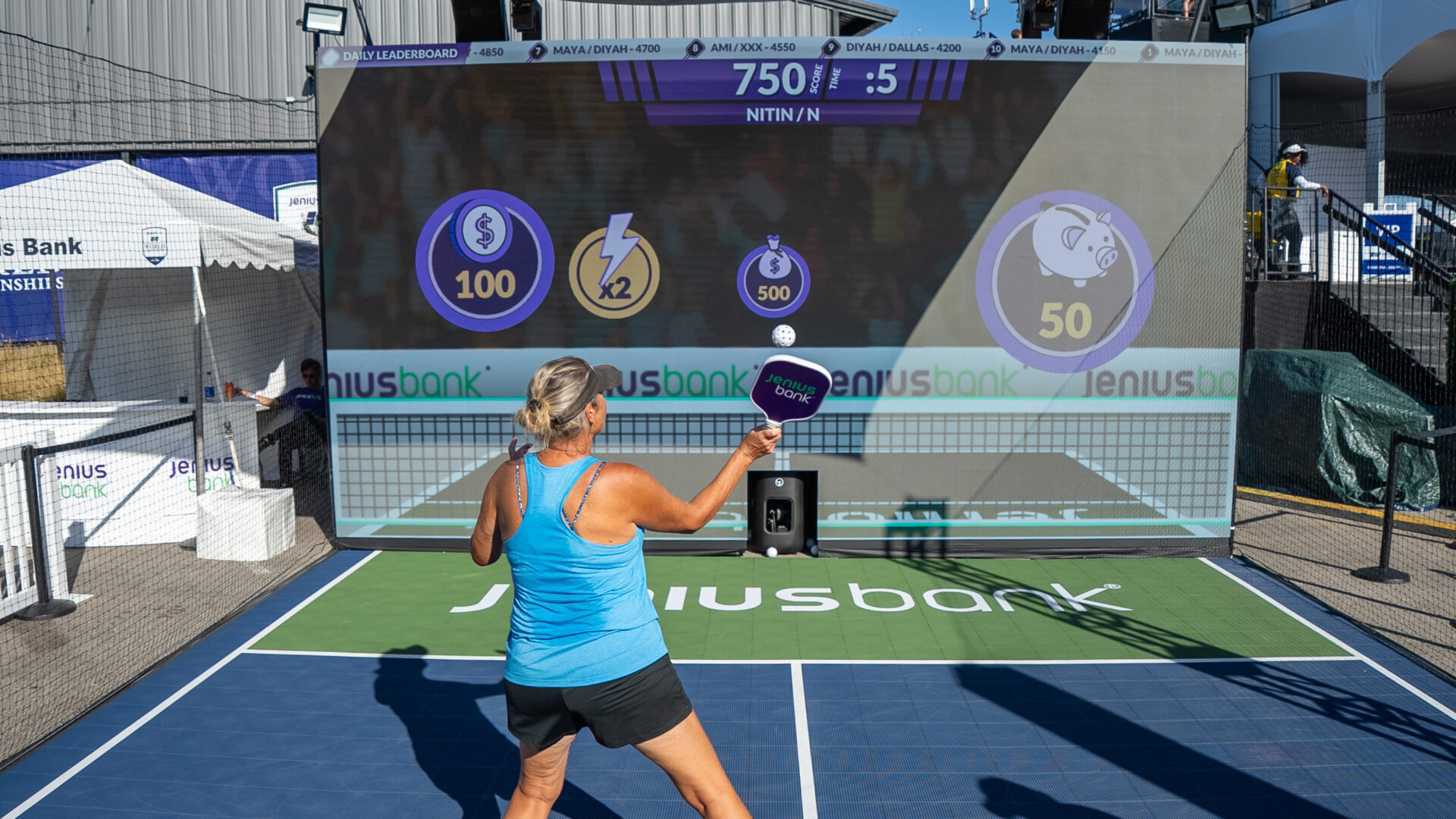Open the Daily Leaderboard label
Image resolution: width=1456 pixels, height=819 pixels.
[393, 55]
